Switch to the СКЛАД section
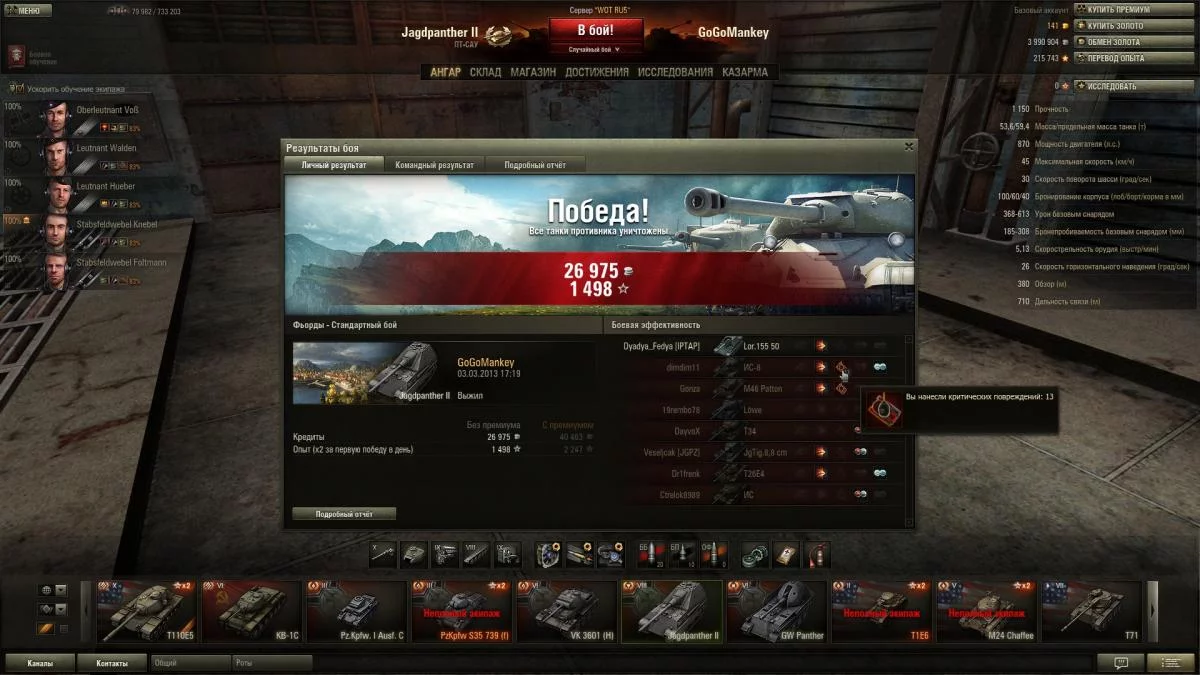 [485, 72]
